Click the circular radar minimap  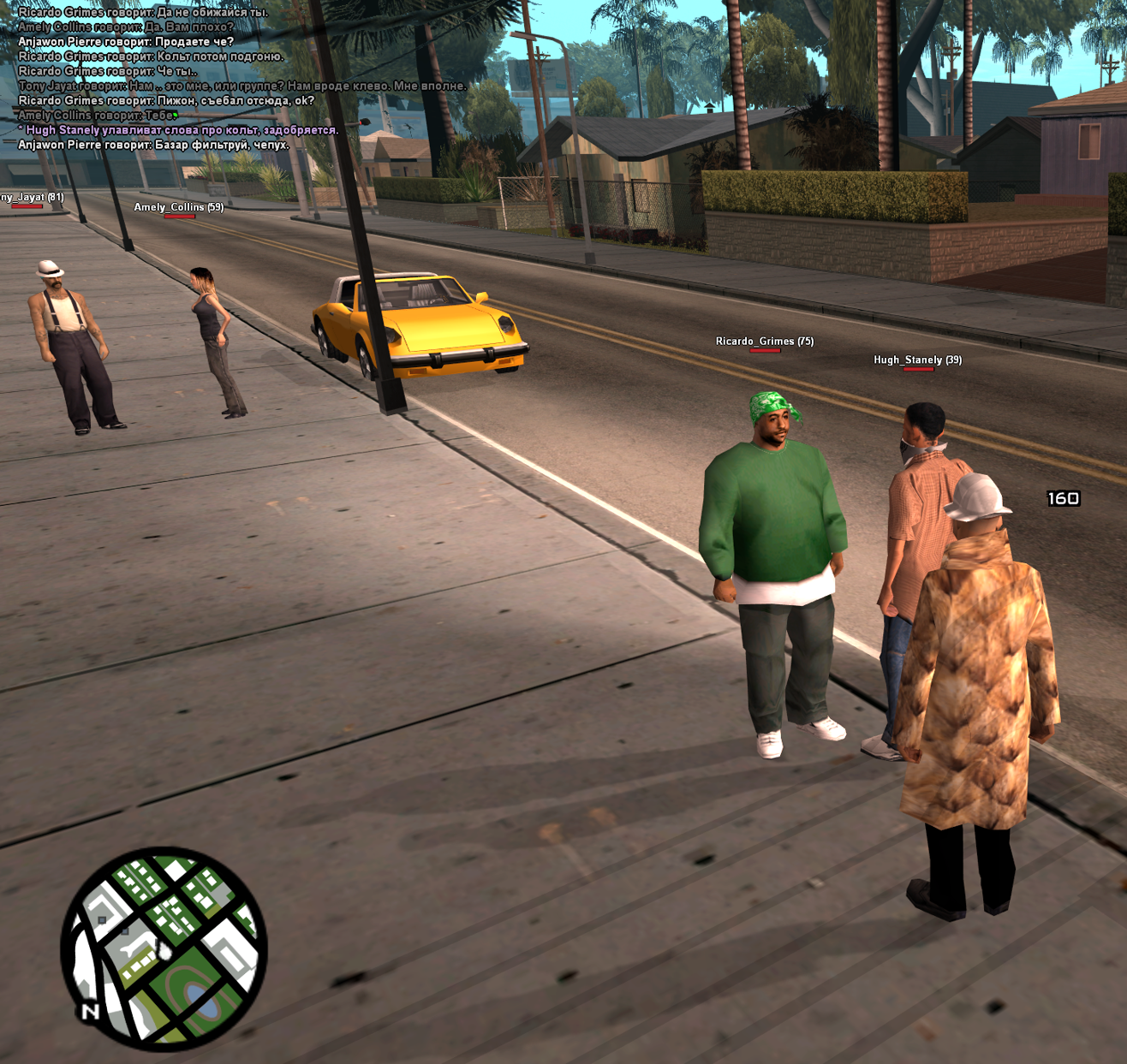164,948
